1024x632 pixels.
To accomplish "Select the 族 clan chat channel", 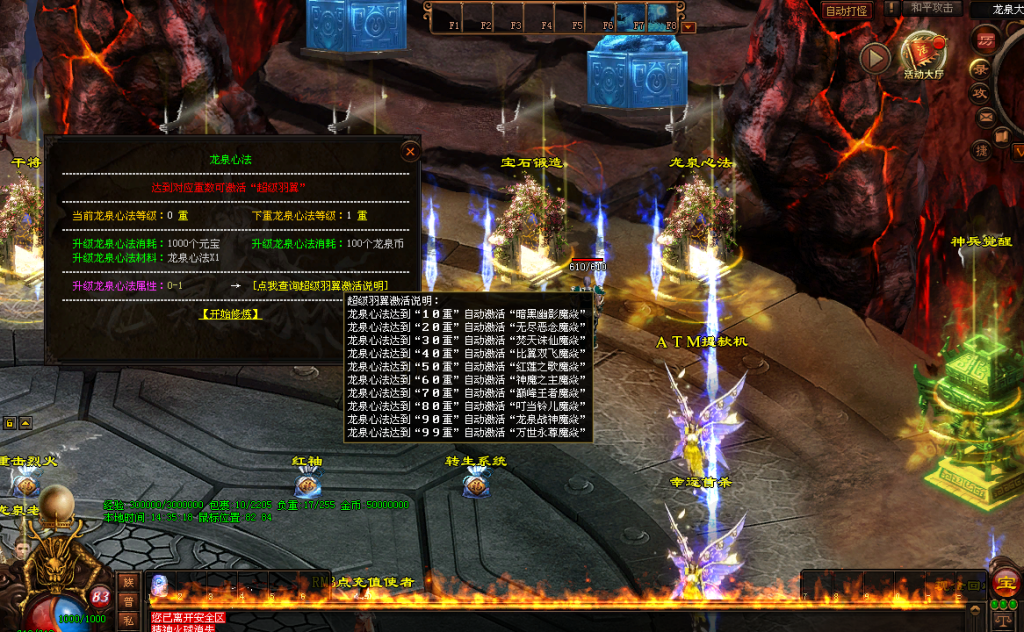I will 128,582.
